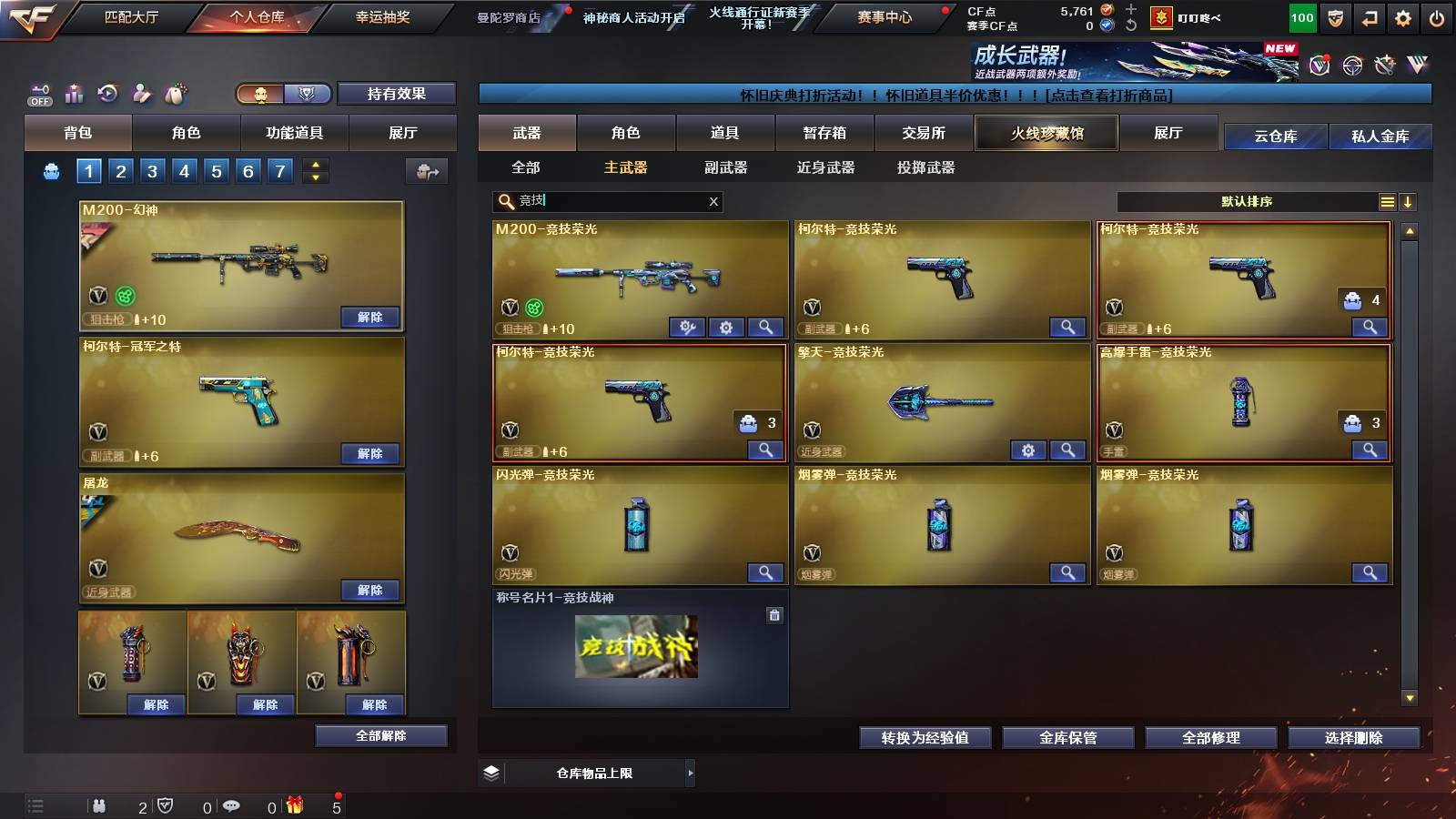Expand the 仓库物品上限 panel at the bottom
Screen dimensions: 1456x819
[x=691, y=773]
